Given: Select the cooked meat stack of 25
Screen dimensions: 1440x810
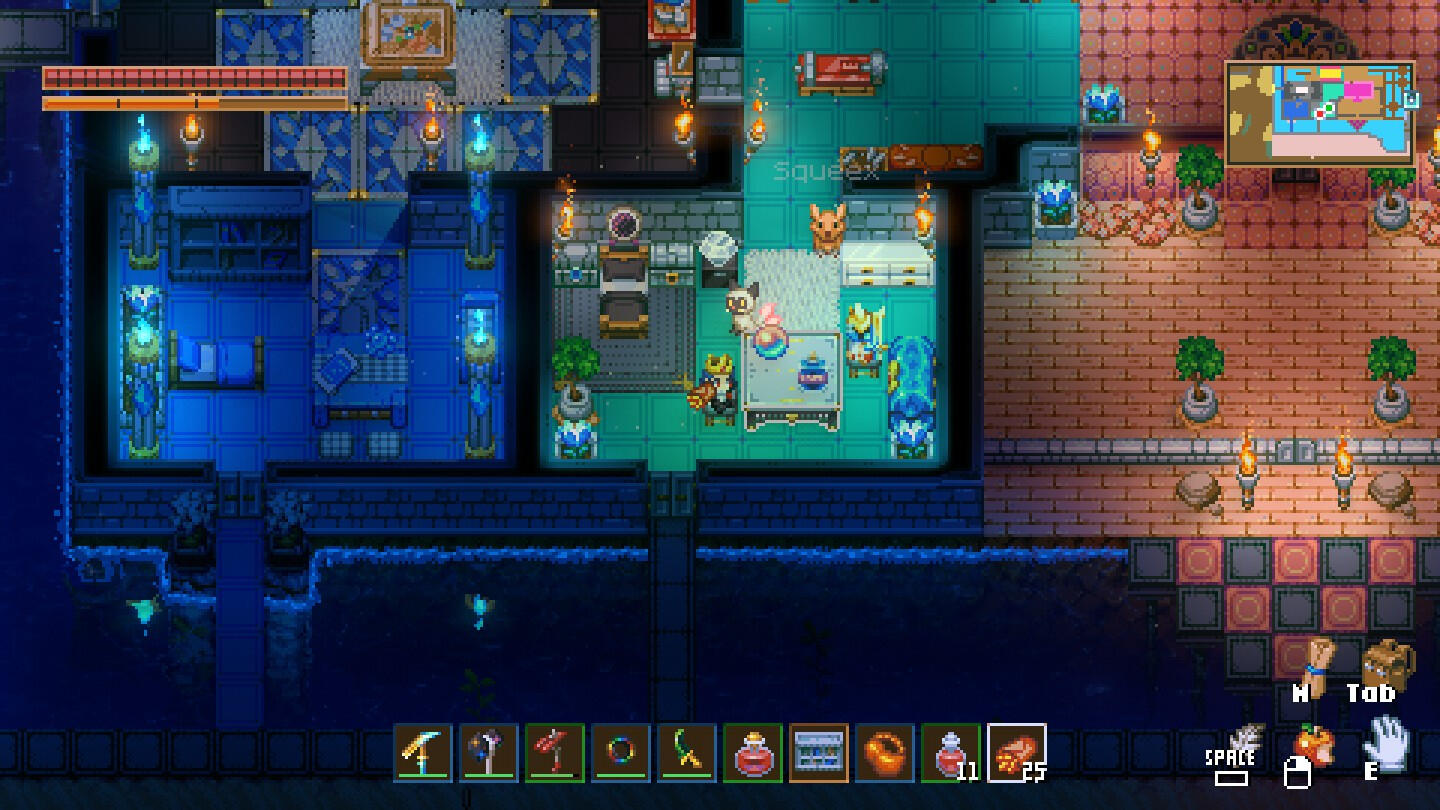Looking at the screenshot, I should [x=1017, y=752].
